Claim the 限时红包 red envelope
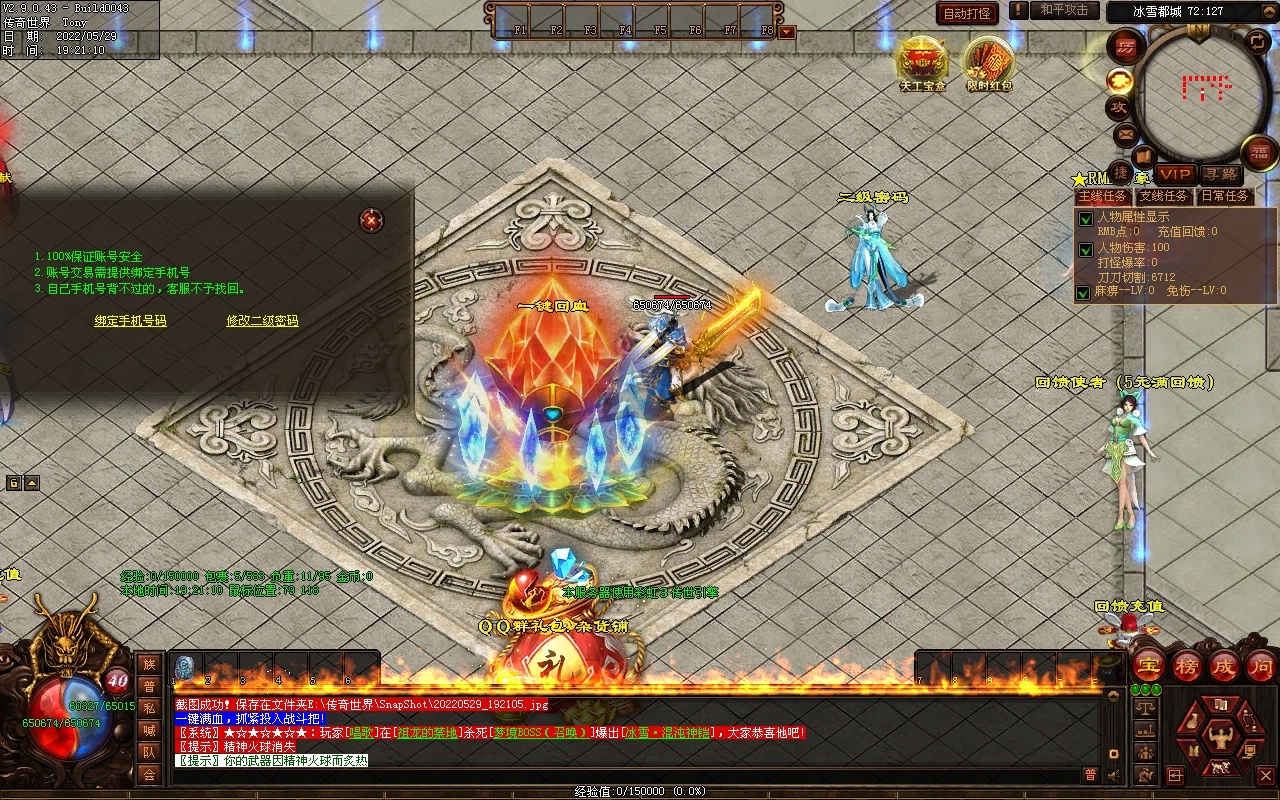The width and height of the screenshot is (1280, 800). [x=989, y=62]
